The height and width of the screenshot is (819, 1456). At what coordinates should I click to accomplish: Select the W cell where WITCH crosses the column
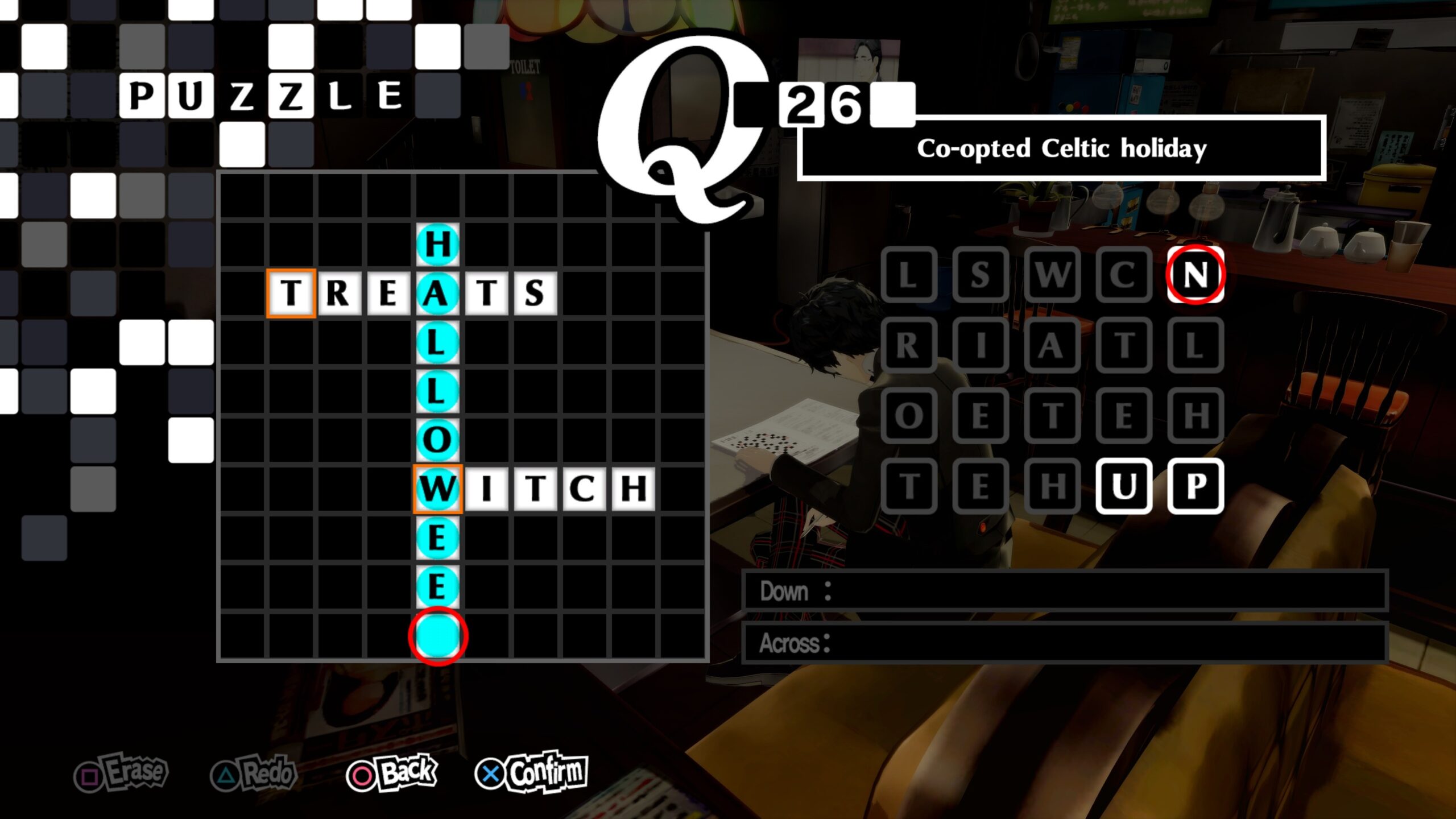437,486
